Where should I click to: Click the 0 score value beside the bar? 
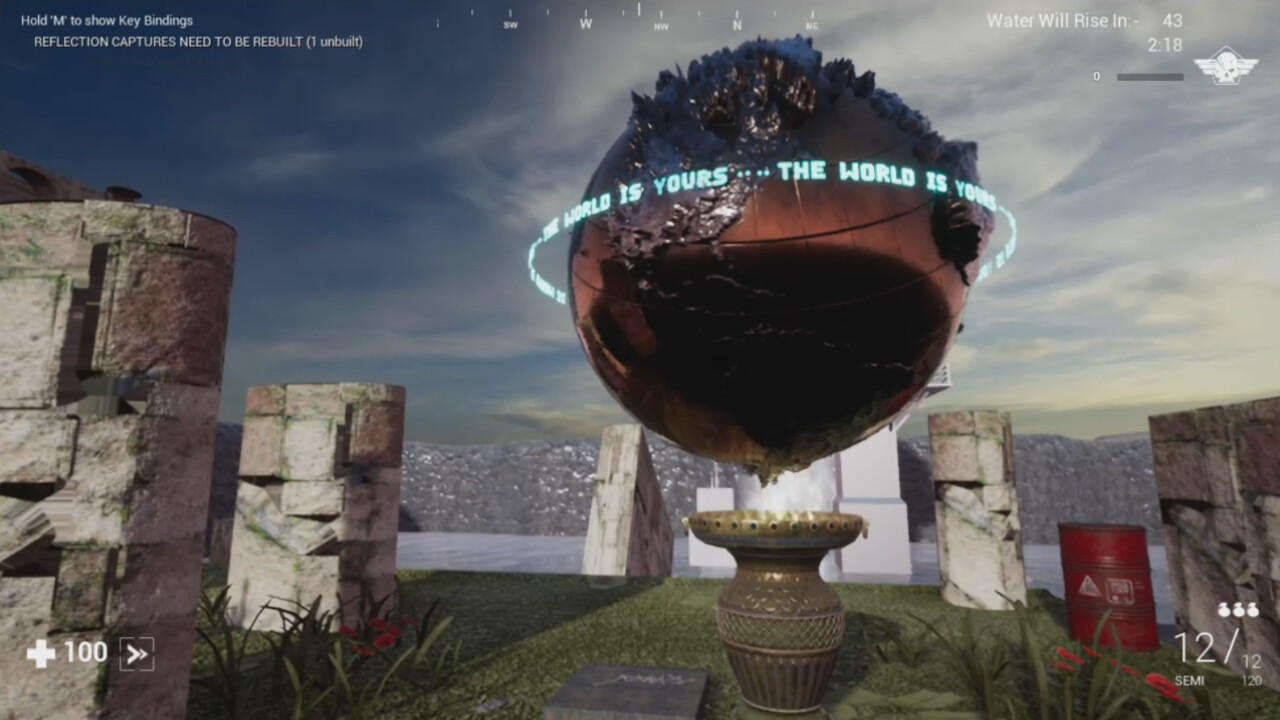[1097, 76]
